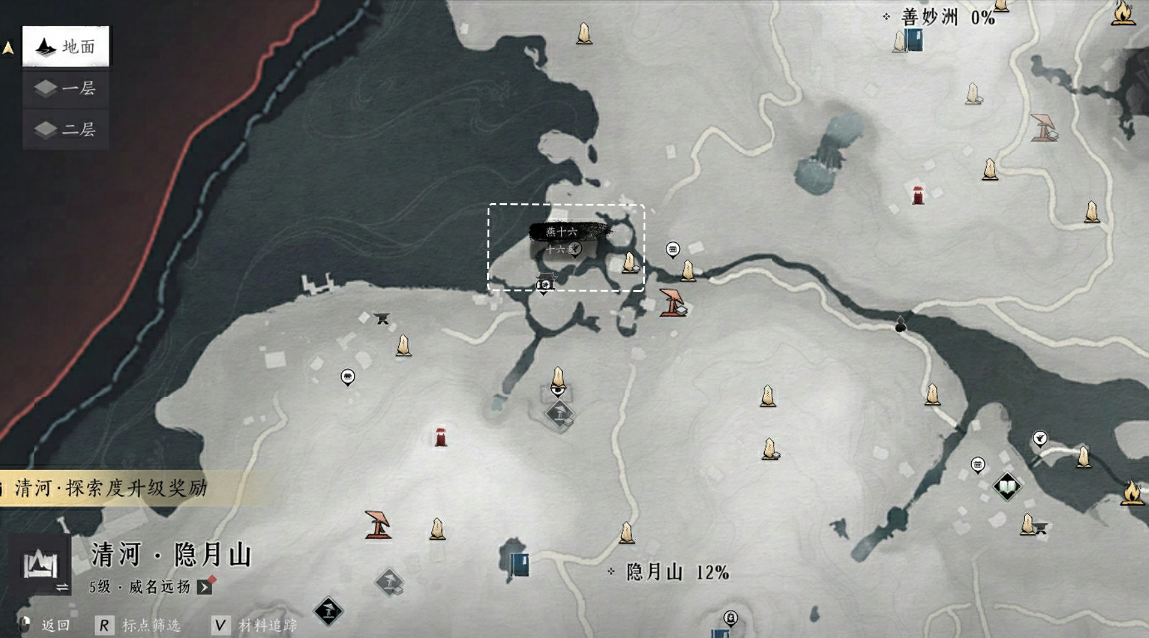Image resolution: width=1149 pixels, height=638 pixels.
Task: Select the black water drop marker on river
Action: (x=900, y=323)
